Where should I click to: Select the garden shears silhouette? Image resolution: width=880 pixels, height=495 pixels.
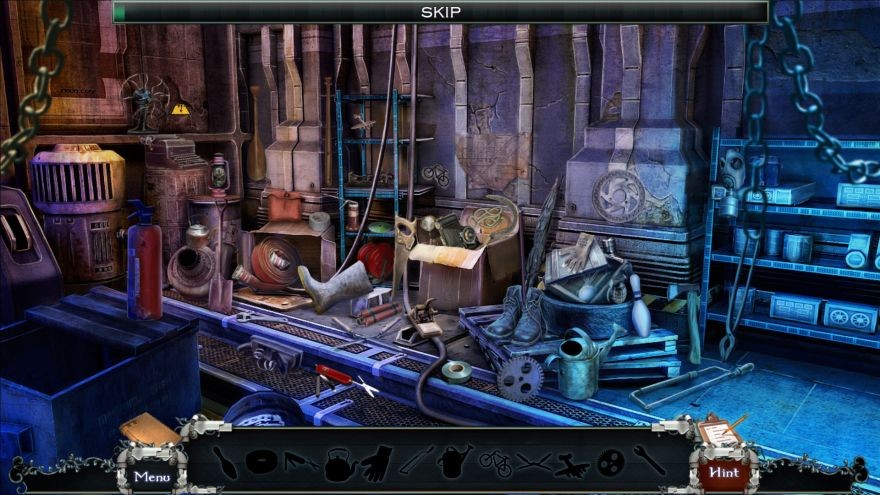coord(534,462)
